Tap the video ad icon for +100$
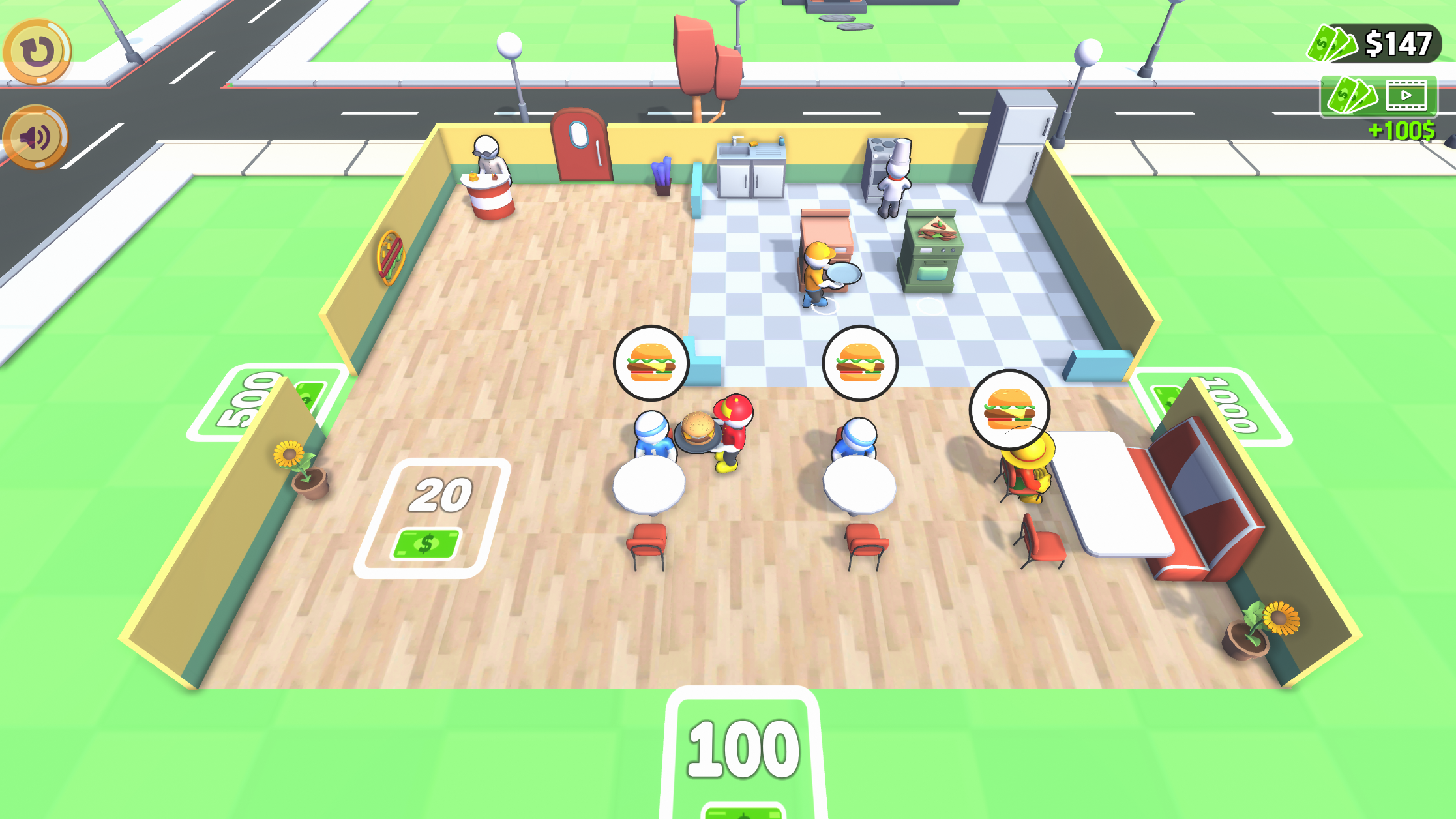 tap(1405, 95)
